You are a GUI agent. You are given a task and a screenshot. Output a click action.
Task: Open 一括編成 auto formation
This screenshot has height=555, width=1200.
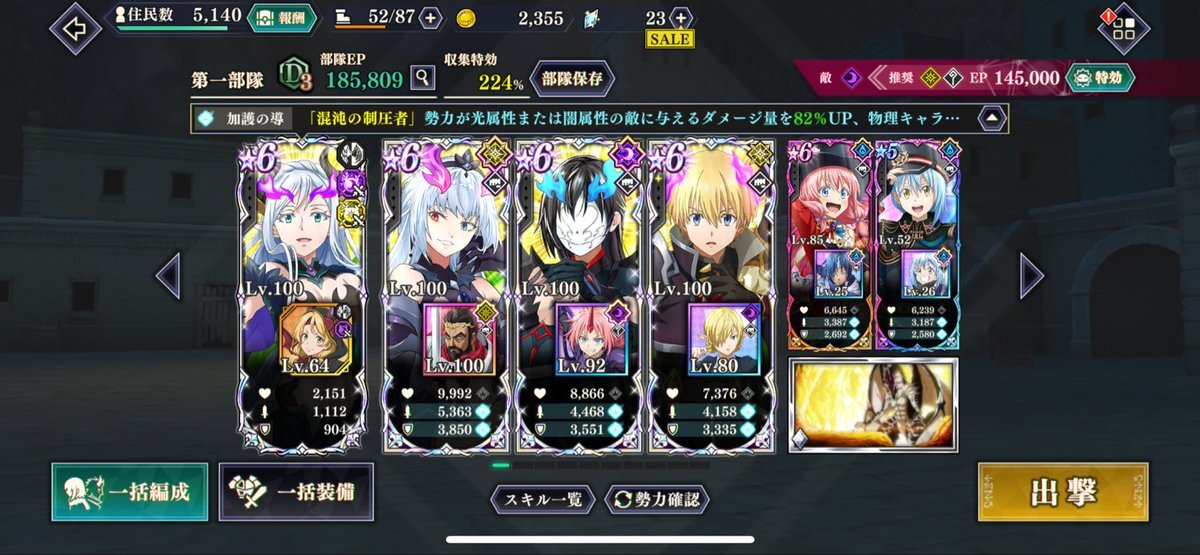click(x=130, y=492)
